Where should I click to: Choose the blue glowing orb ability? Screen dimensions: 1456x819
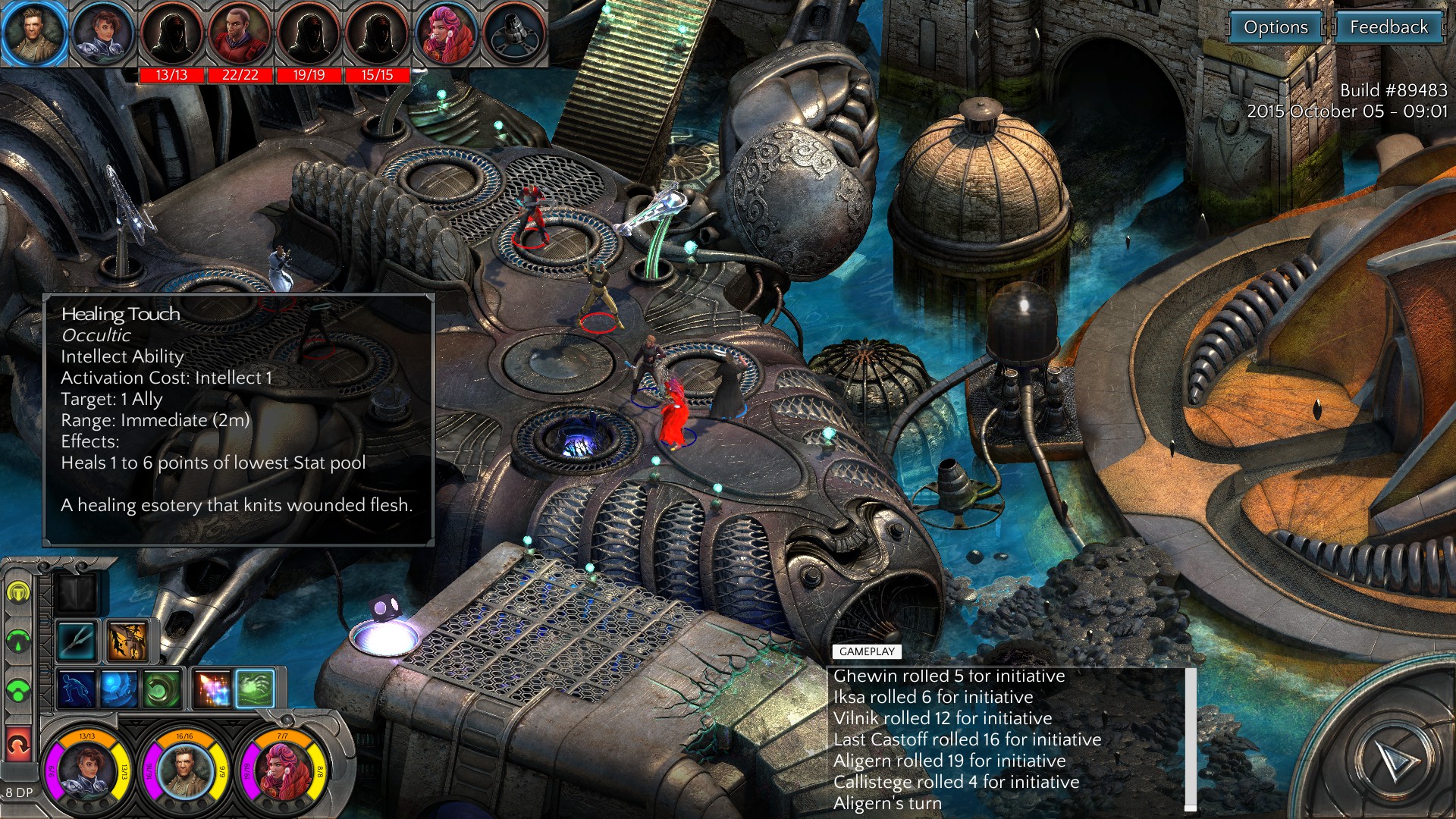pos(119,689)
